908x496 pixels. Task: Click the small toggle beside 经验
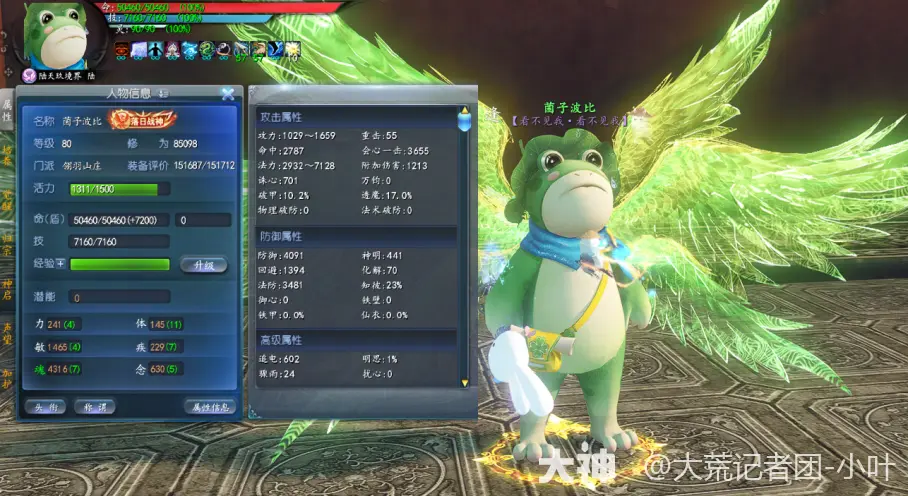(x=60, y=264)
